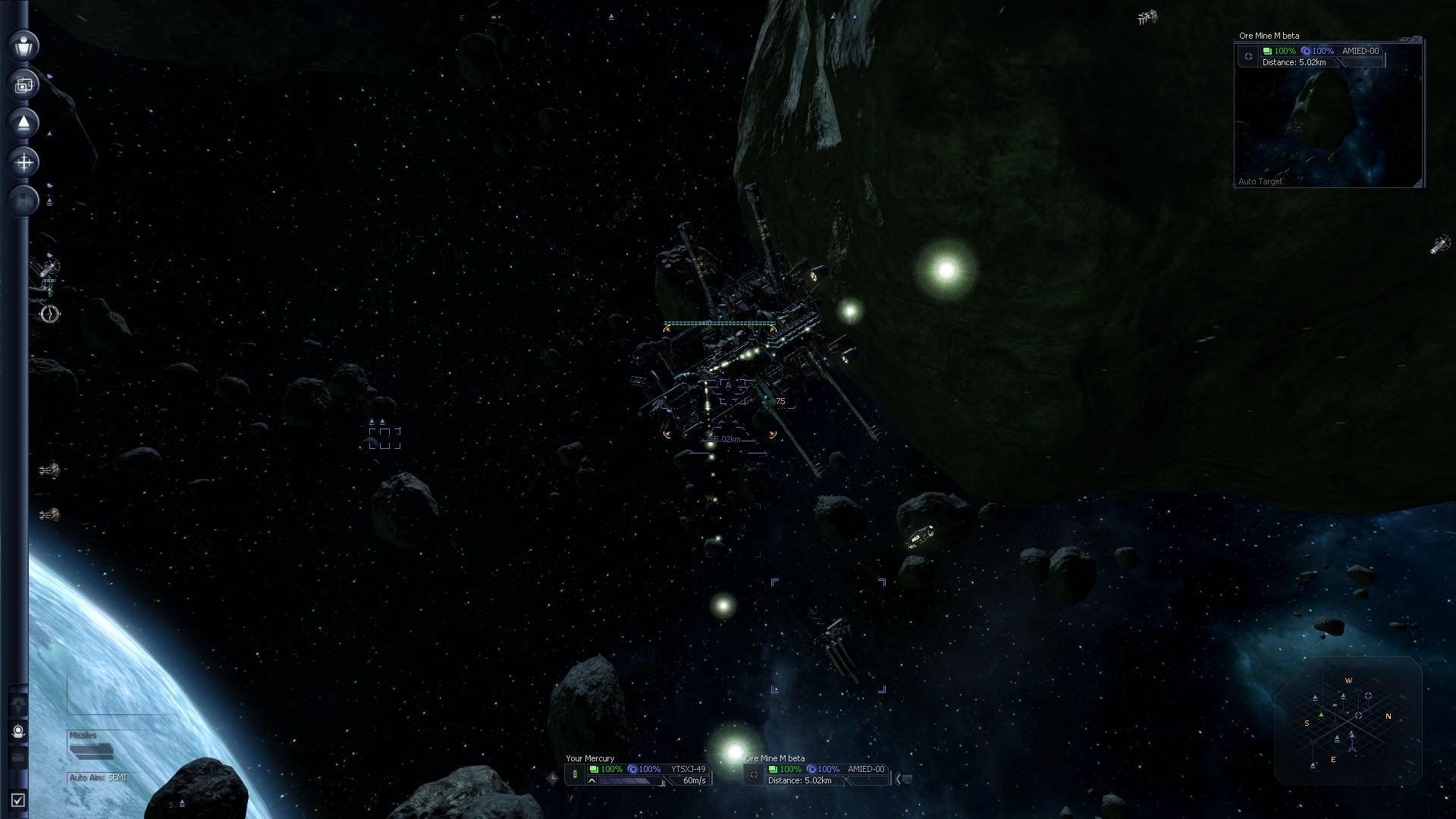Toggle the Auto Aim: SEMI setting

97,777
